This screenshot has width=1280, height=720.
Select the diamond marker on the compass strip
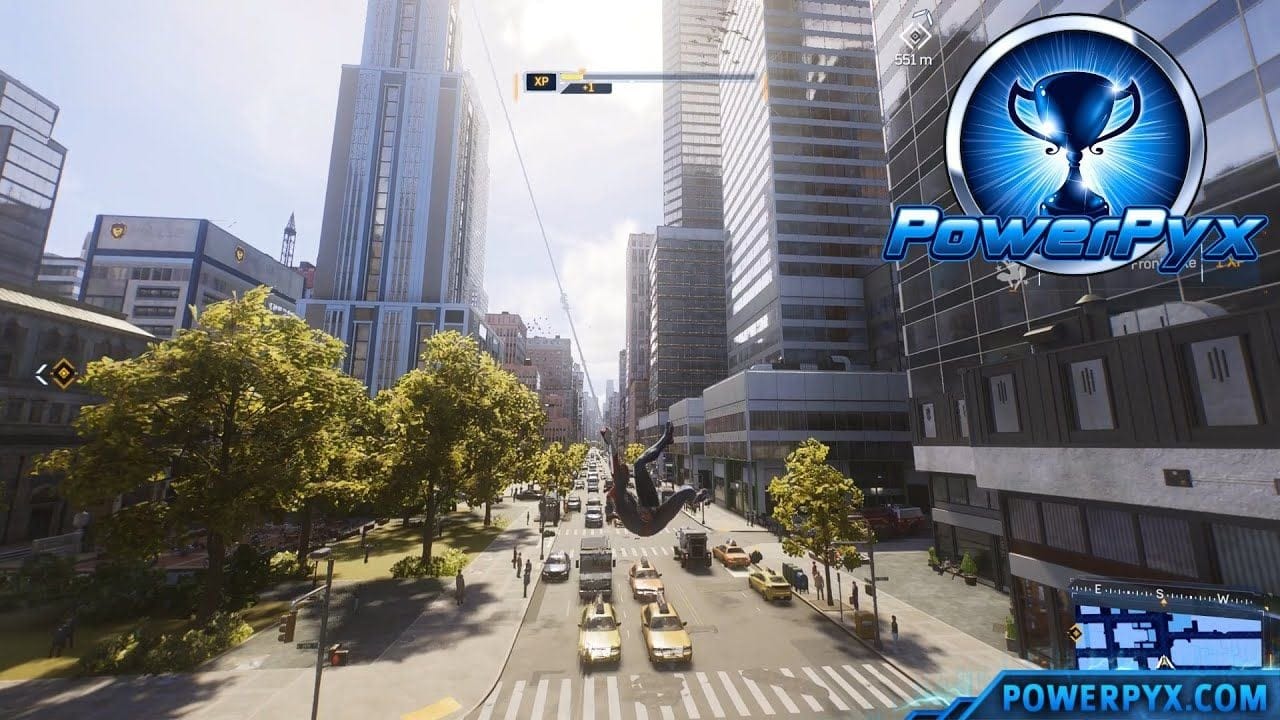pyautogui.click(x=1163, y=601)
